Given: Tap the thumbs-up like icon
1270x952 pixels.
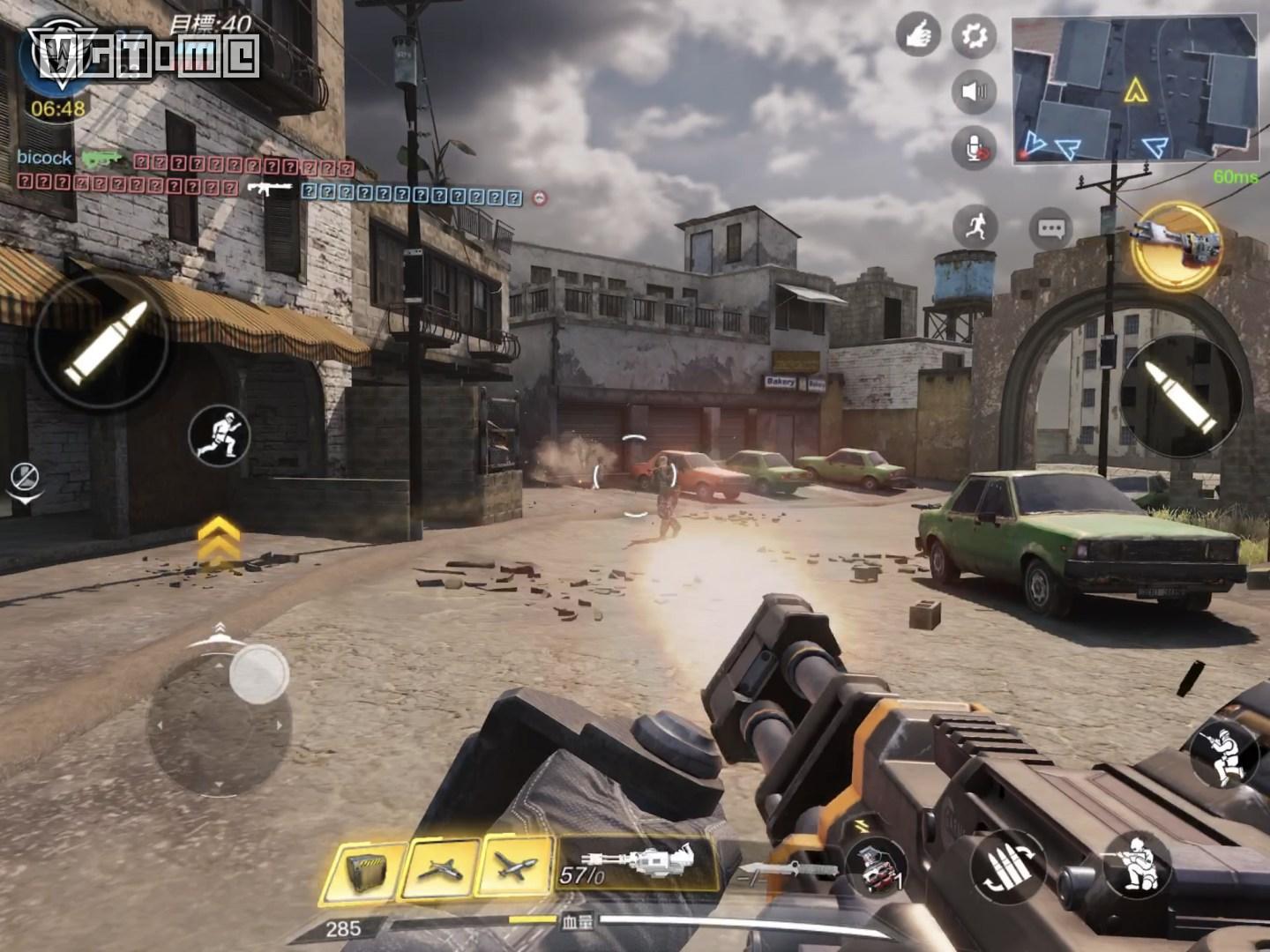Looking at the screenshot, I should [x=918, y=36].
